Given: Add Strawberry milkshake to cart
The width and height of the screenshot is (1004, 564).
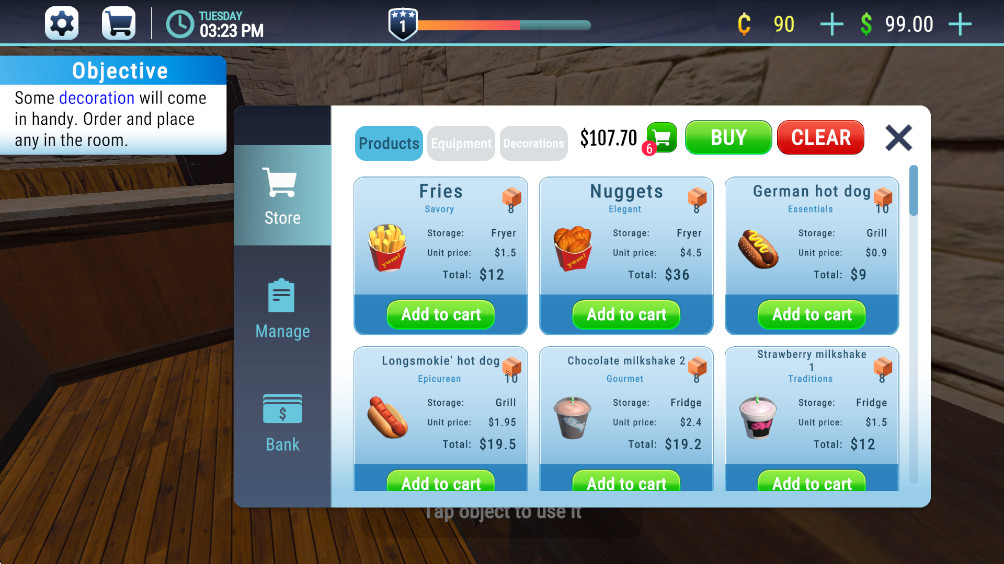Looking at the screenshot, I should click(x=812, y=482).
